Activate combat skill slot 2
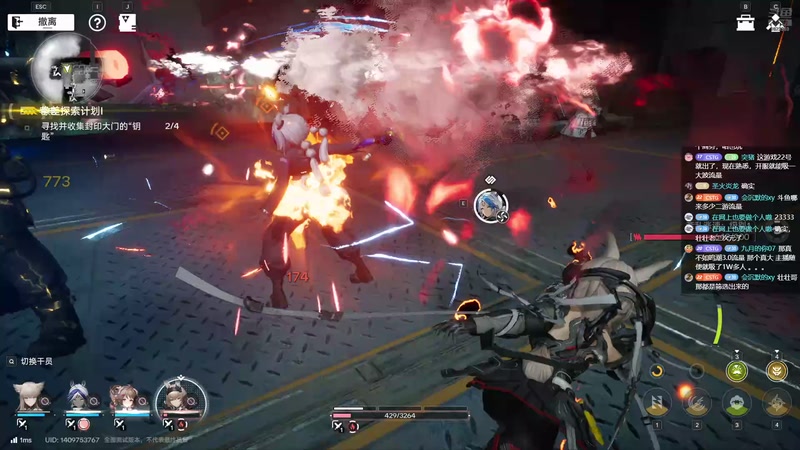The width and height of the screenshot is (800, 450). pos(697,403)
